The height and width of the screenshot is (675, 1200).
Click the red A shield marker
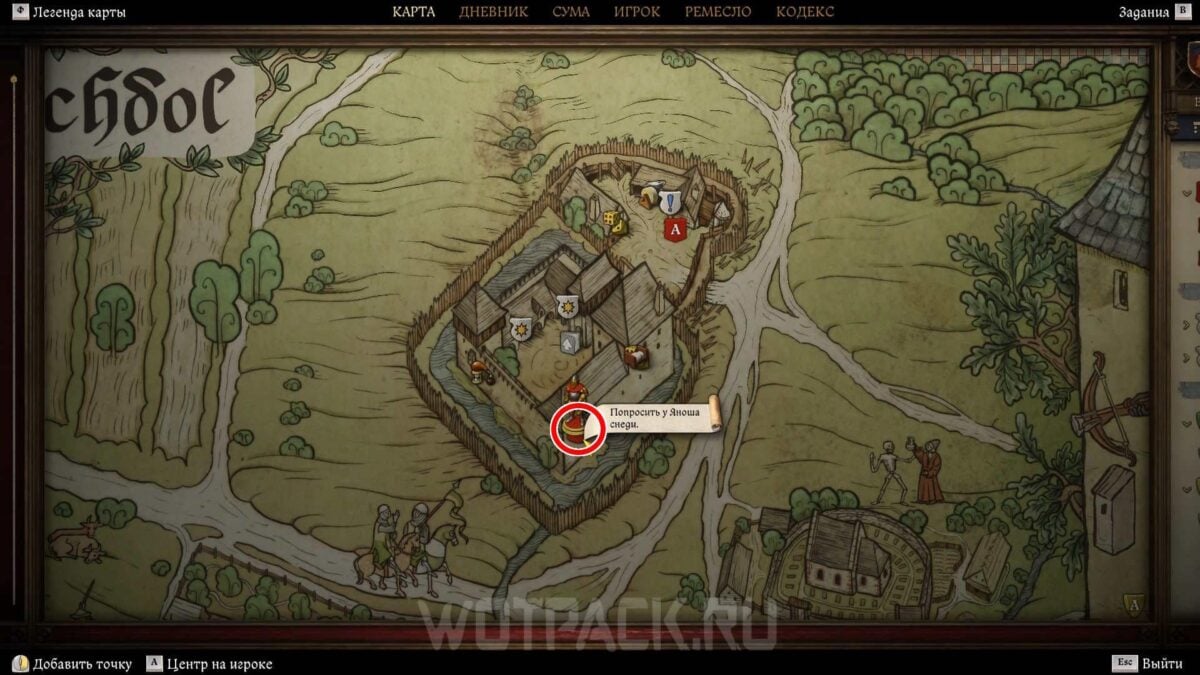[x=674, y=229]
